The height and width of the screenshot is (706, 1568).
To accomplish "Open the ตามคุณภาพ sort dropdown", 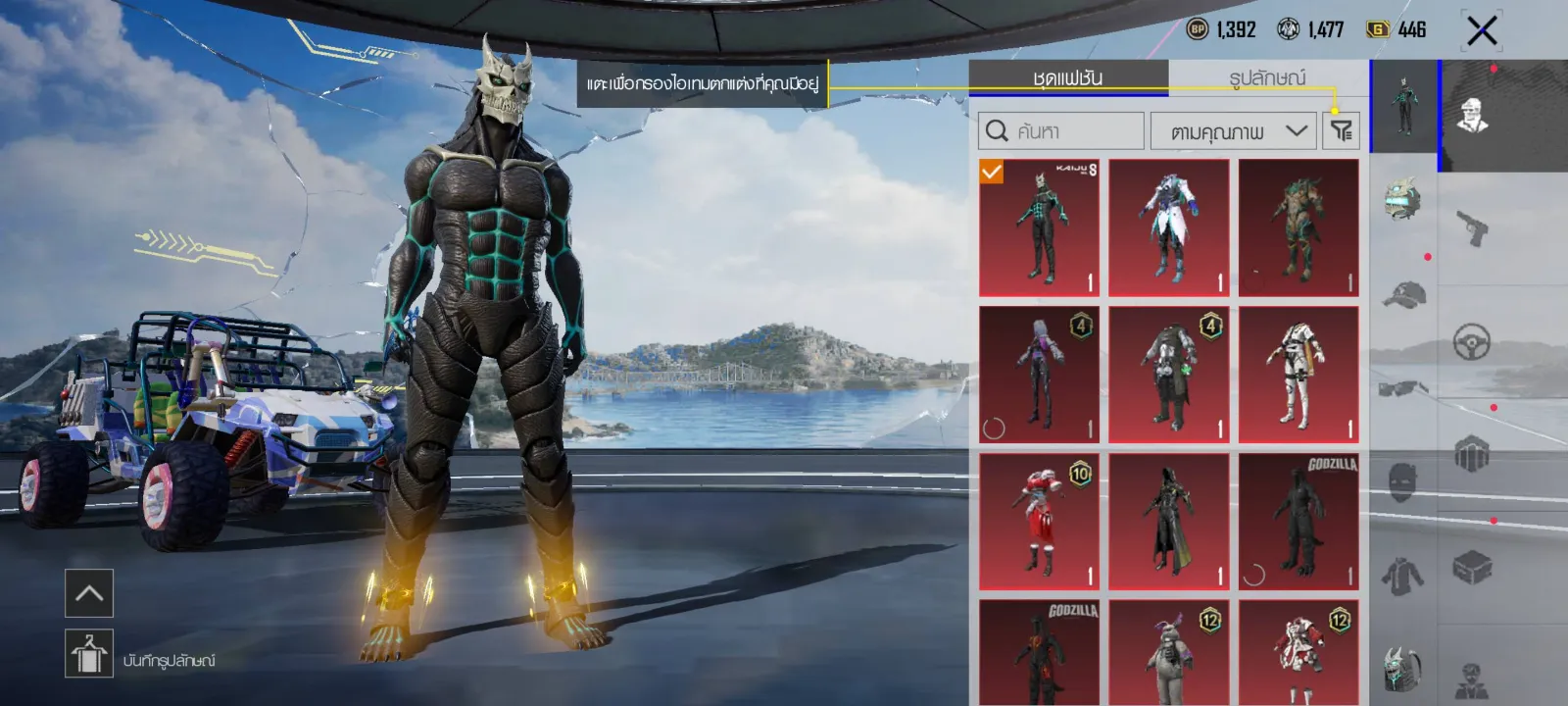I will coord(1233,131).
